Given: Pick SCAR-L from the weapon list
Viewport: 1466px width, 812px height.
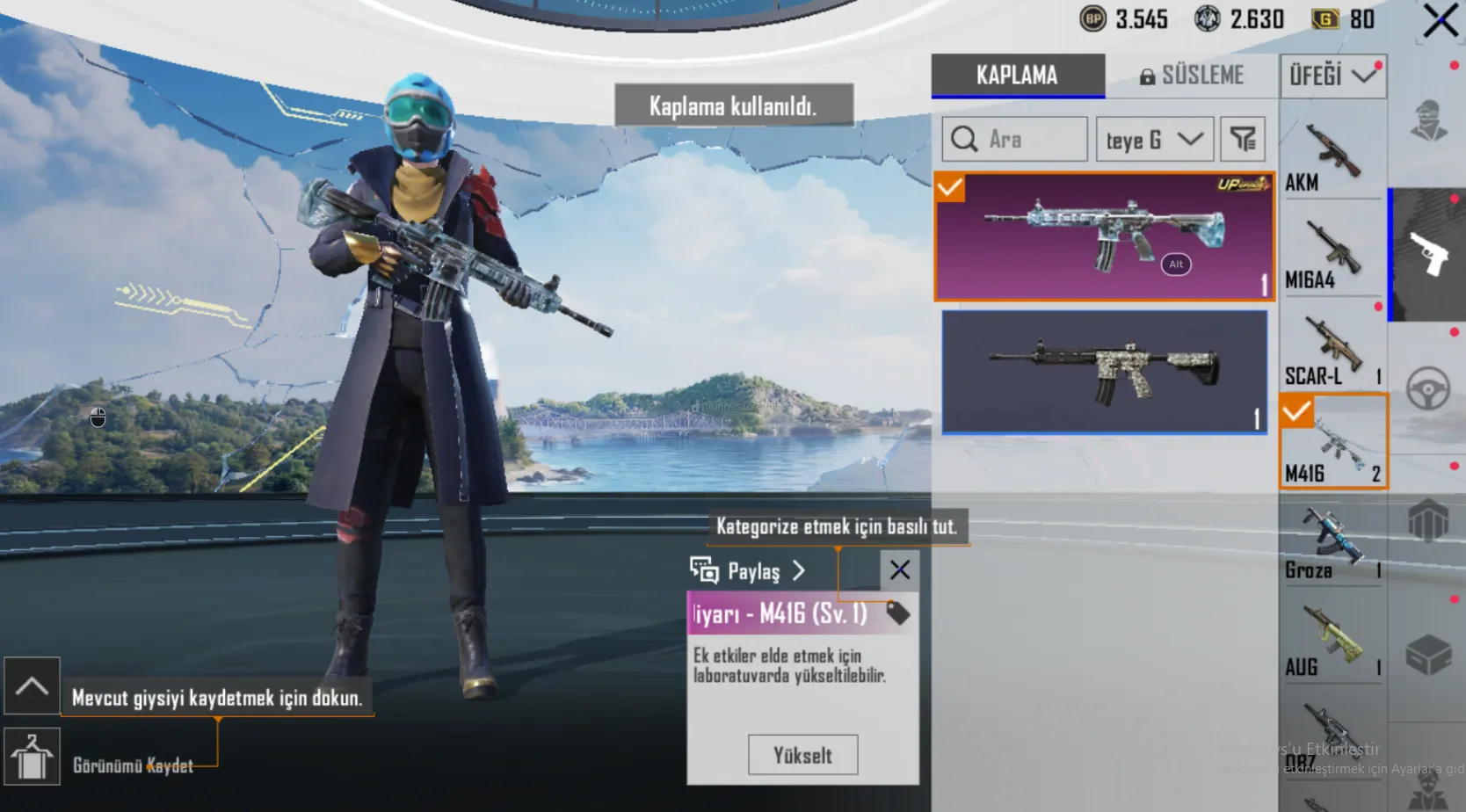Looking at the screenshot, I should coord(1332,352).
